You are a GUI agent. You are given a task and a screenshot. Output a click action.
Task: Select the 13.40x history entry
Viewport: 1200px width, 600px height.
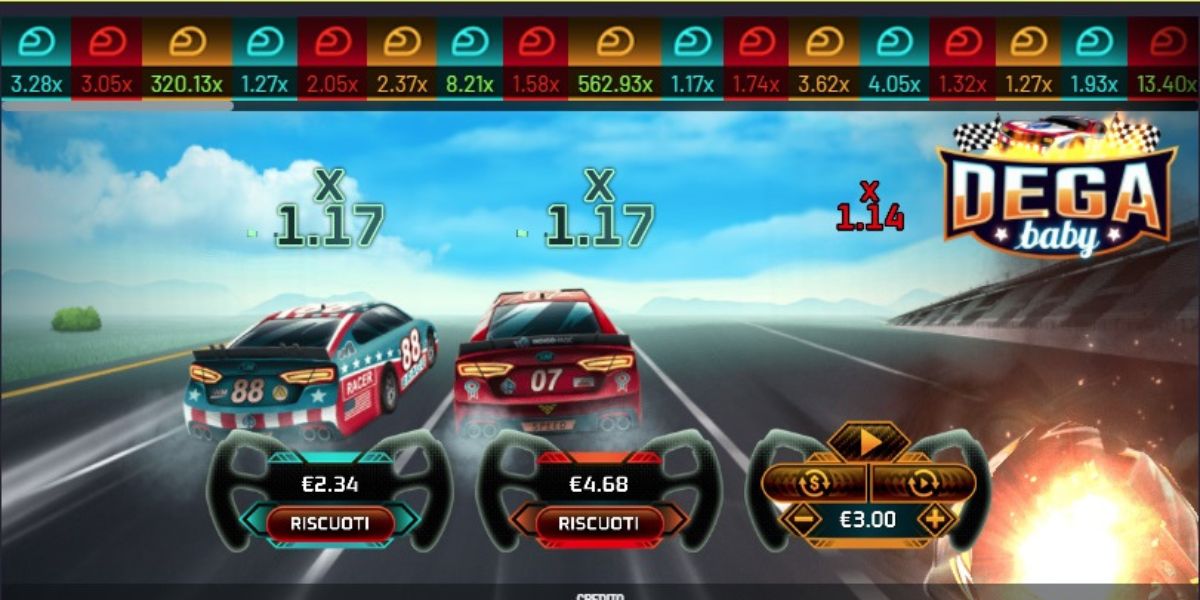click(1167, 58)
